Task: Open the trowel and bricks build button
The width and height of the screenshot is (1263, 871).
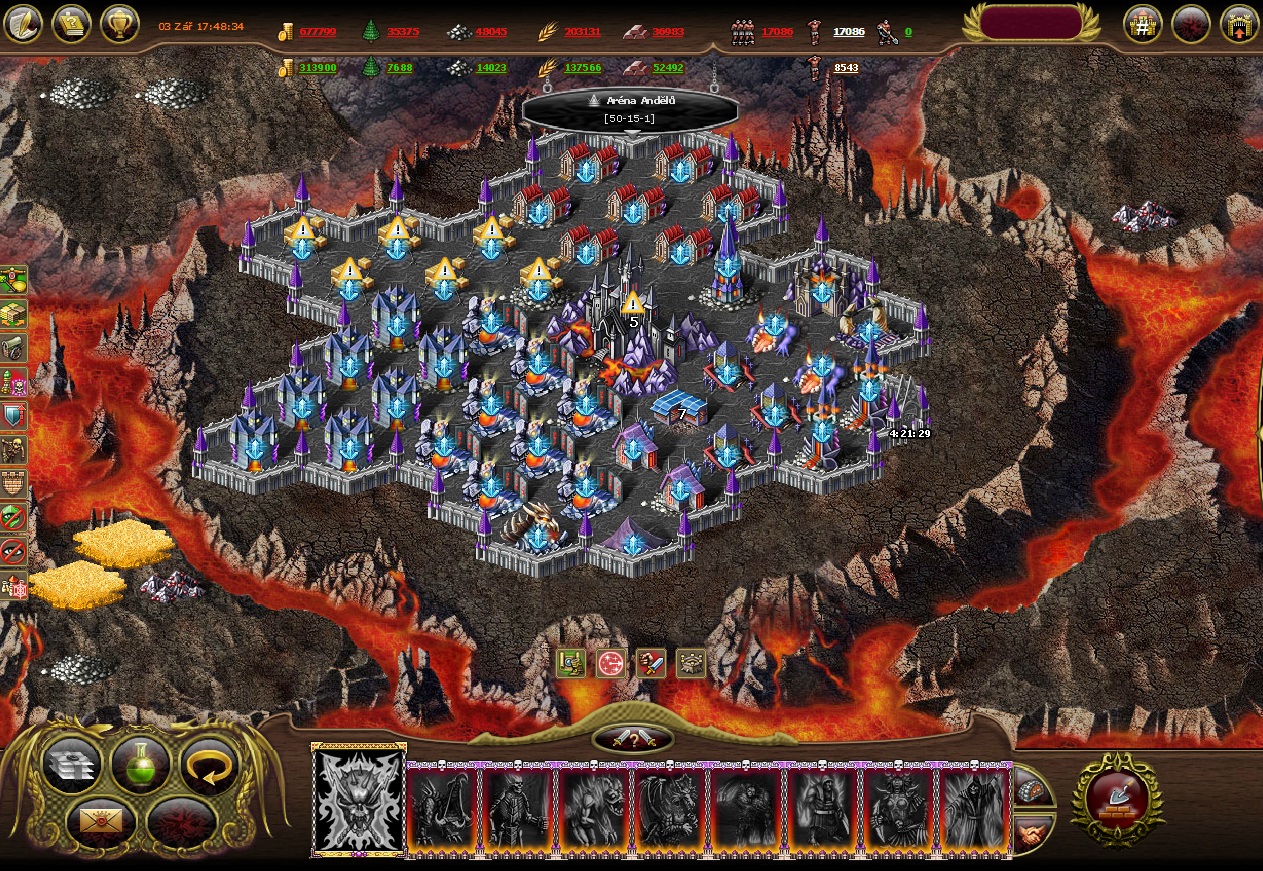Action: coord(1117,800)
